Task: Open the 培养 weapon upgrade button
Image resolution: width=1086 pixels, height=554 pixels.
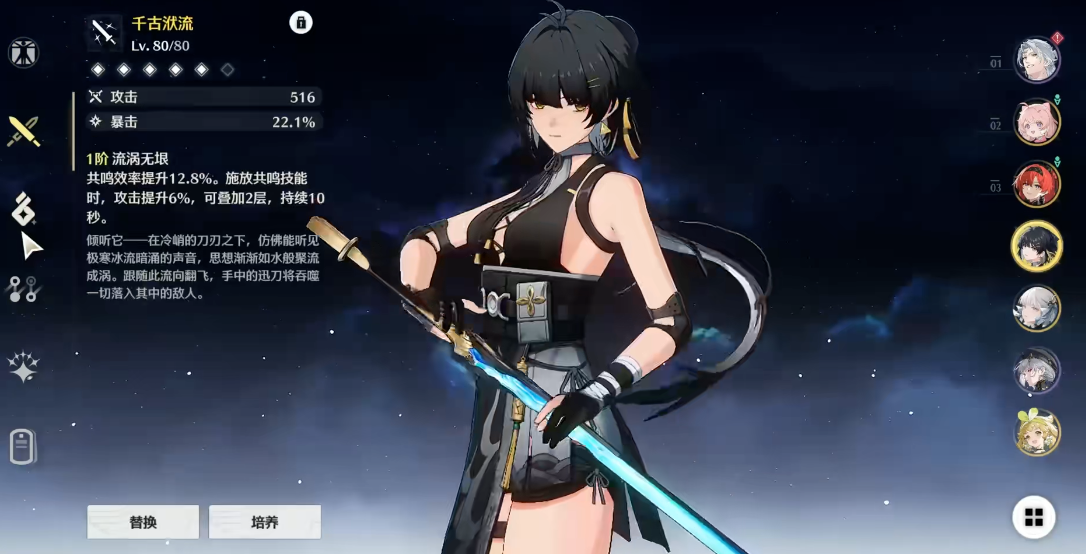Action: (x=264, y=521)
